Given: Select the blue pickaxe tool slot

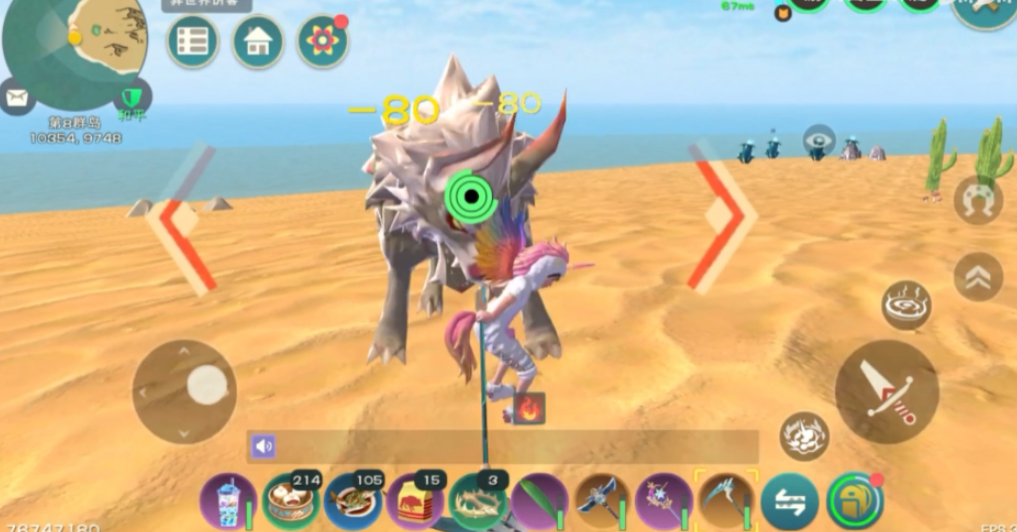Looking at the screenshot, I should pos(602,500).
